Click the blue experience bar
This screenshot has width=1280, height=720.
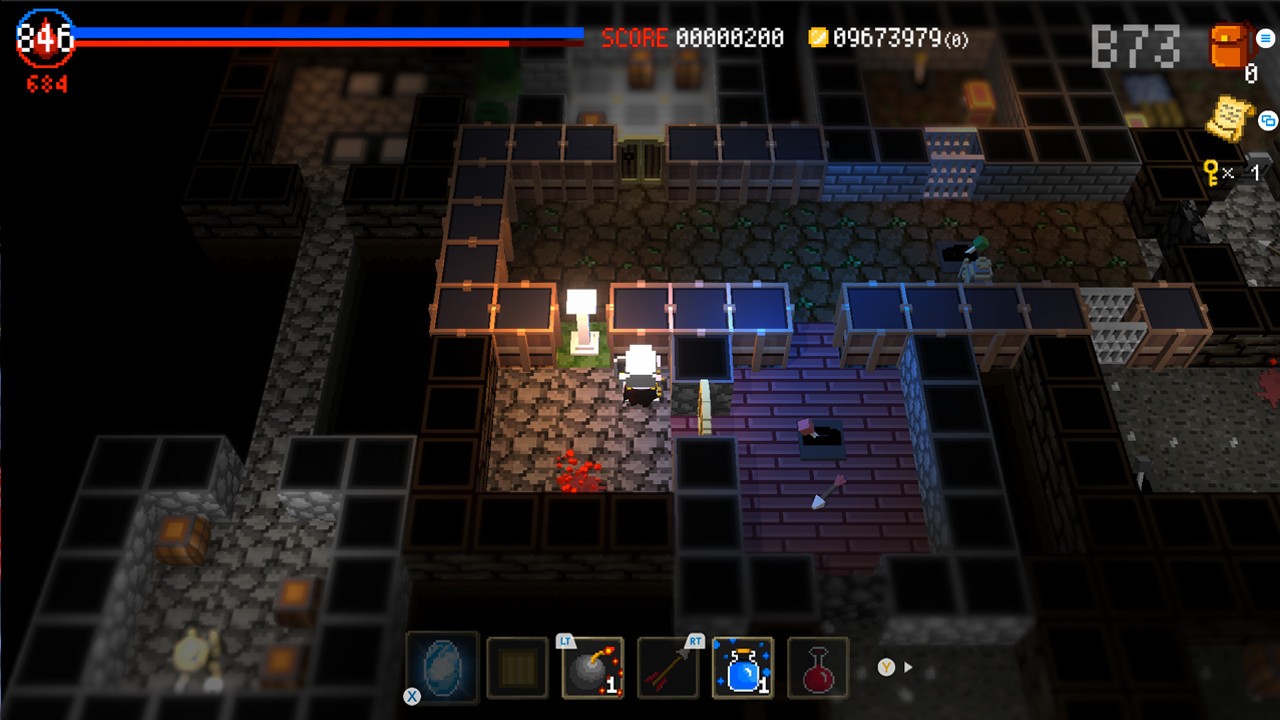tap(330, 32)
